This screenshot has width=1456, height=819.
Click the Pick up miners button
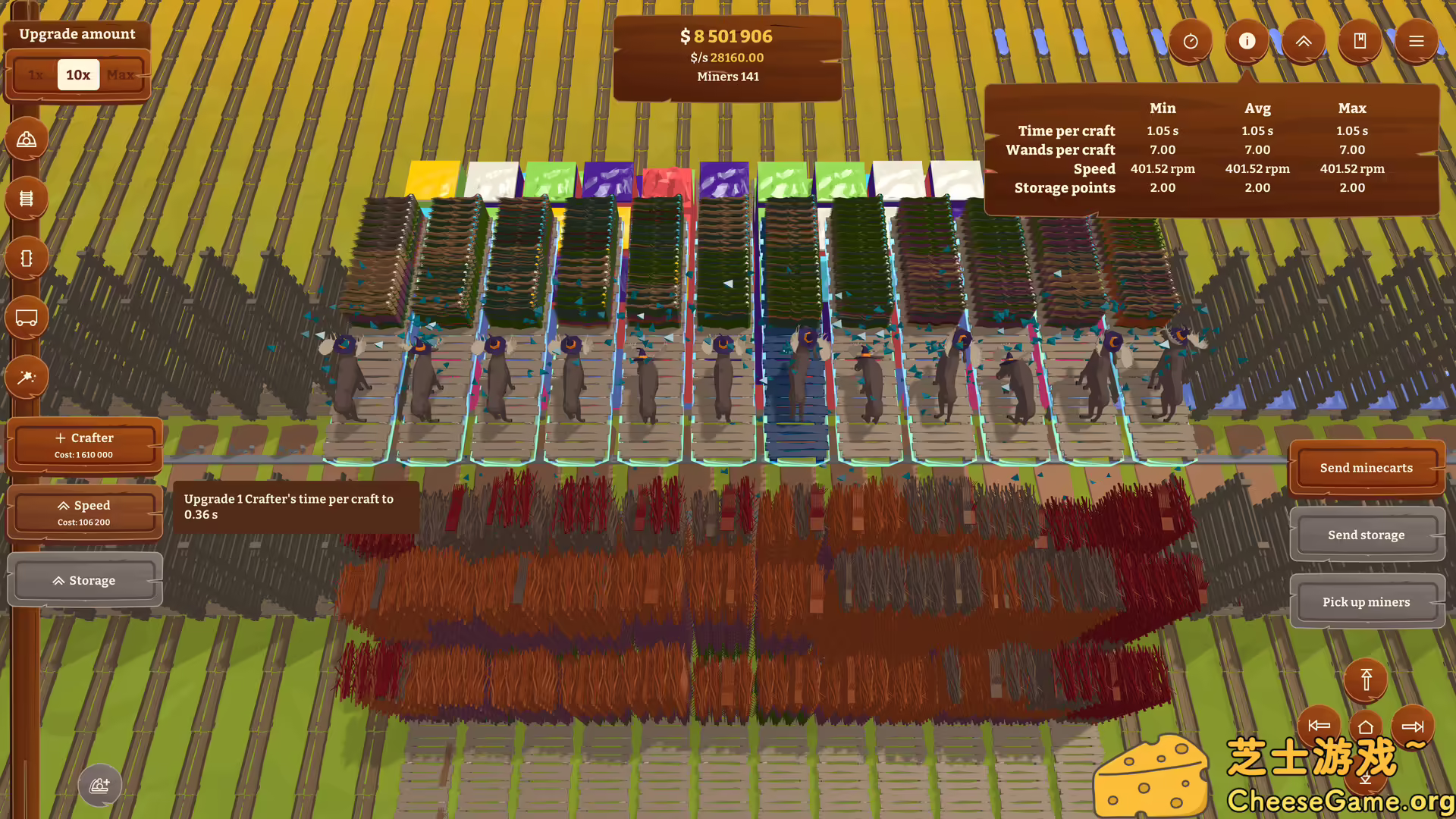[x=1365, y=601]
